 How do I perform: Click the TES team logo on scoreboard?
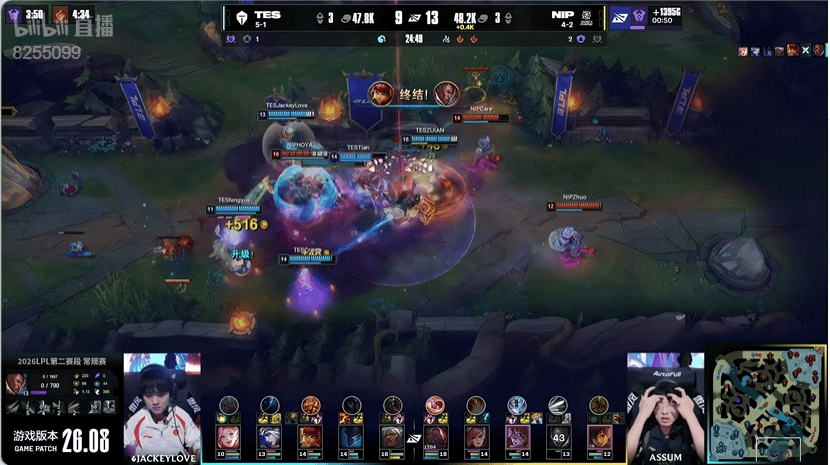(x=241, y=18)
